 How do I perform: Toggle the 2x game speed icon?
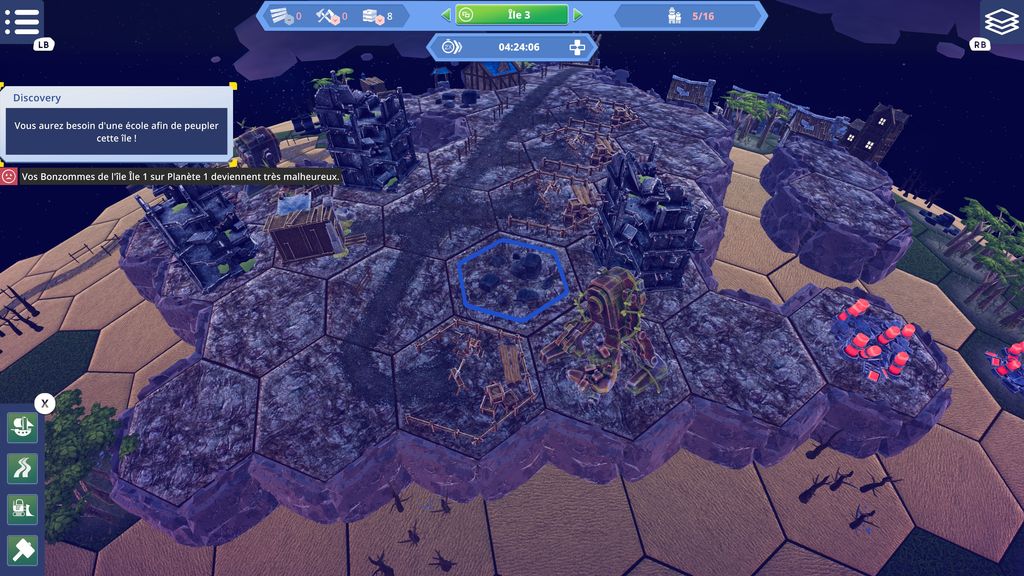tap(452, 47)
